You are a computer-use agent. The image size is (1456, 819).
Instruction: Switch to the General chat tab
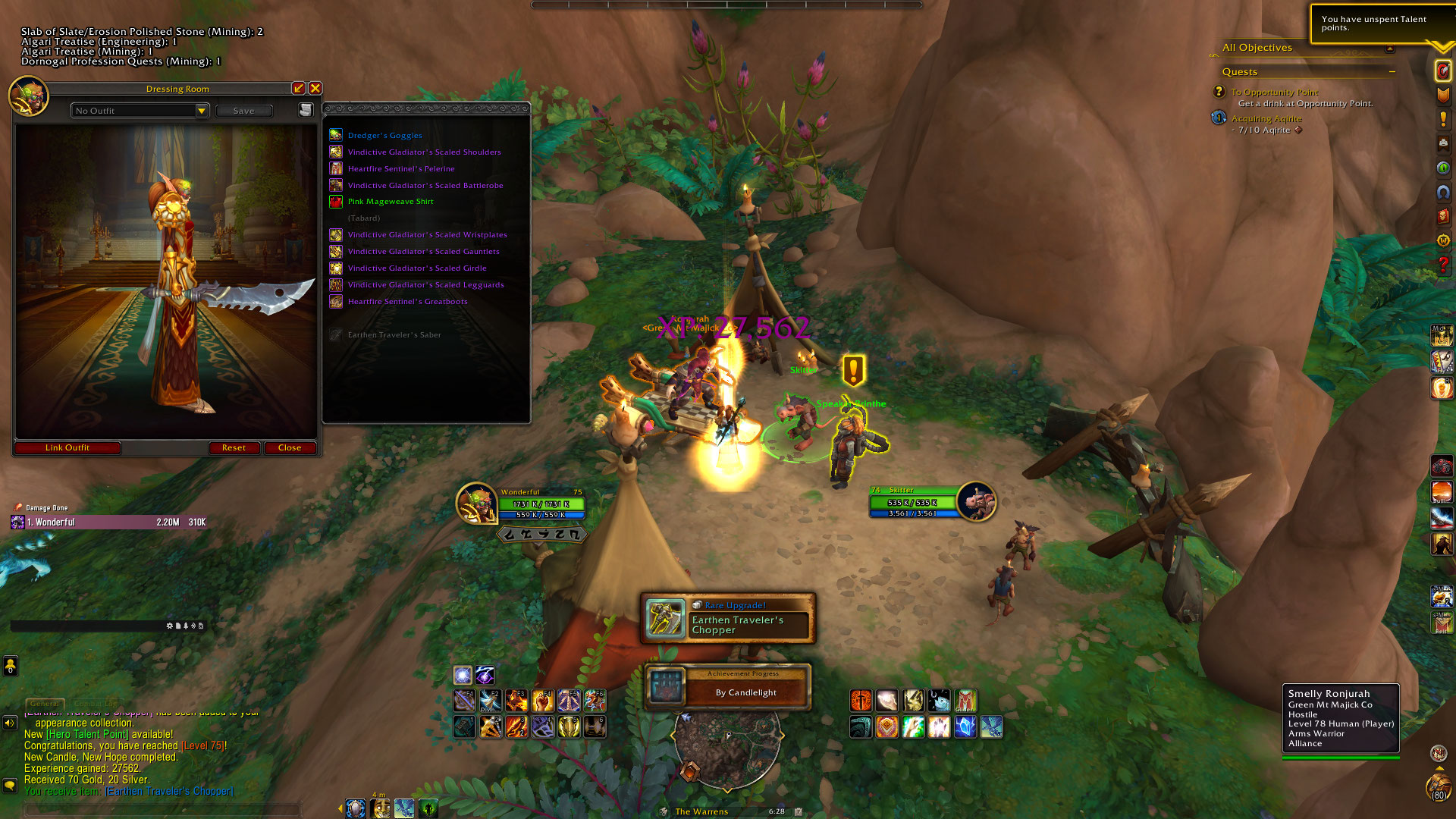45,704
